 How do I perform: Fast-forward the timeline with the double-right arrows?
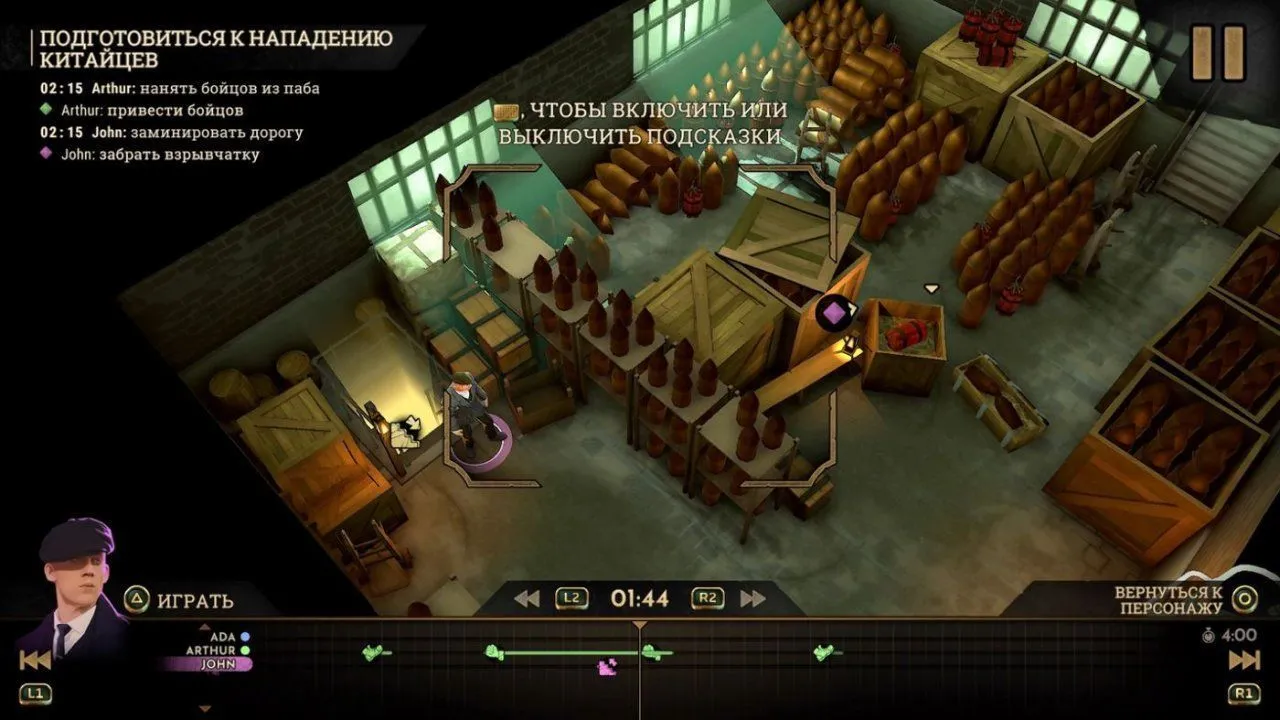click(753, 599)
